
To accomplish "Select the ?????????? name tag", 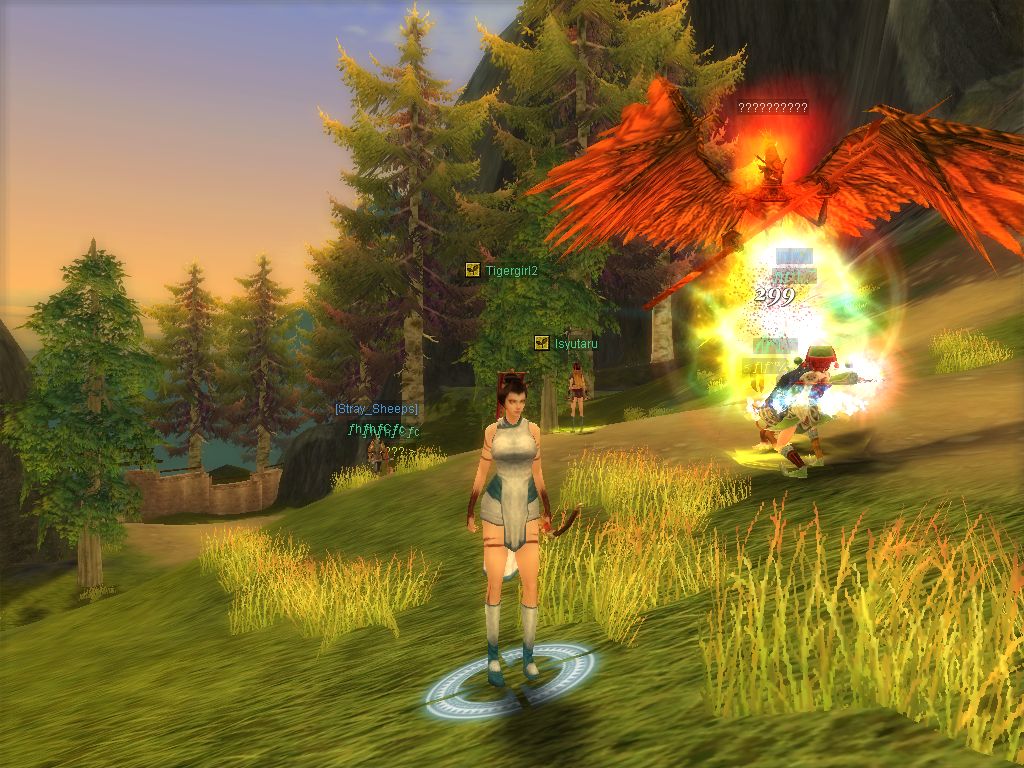I will click(x=772, y=108).
